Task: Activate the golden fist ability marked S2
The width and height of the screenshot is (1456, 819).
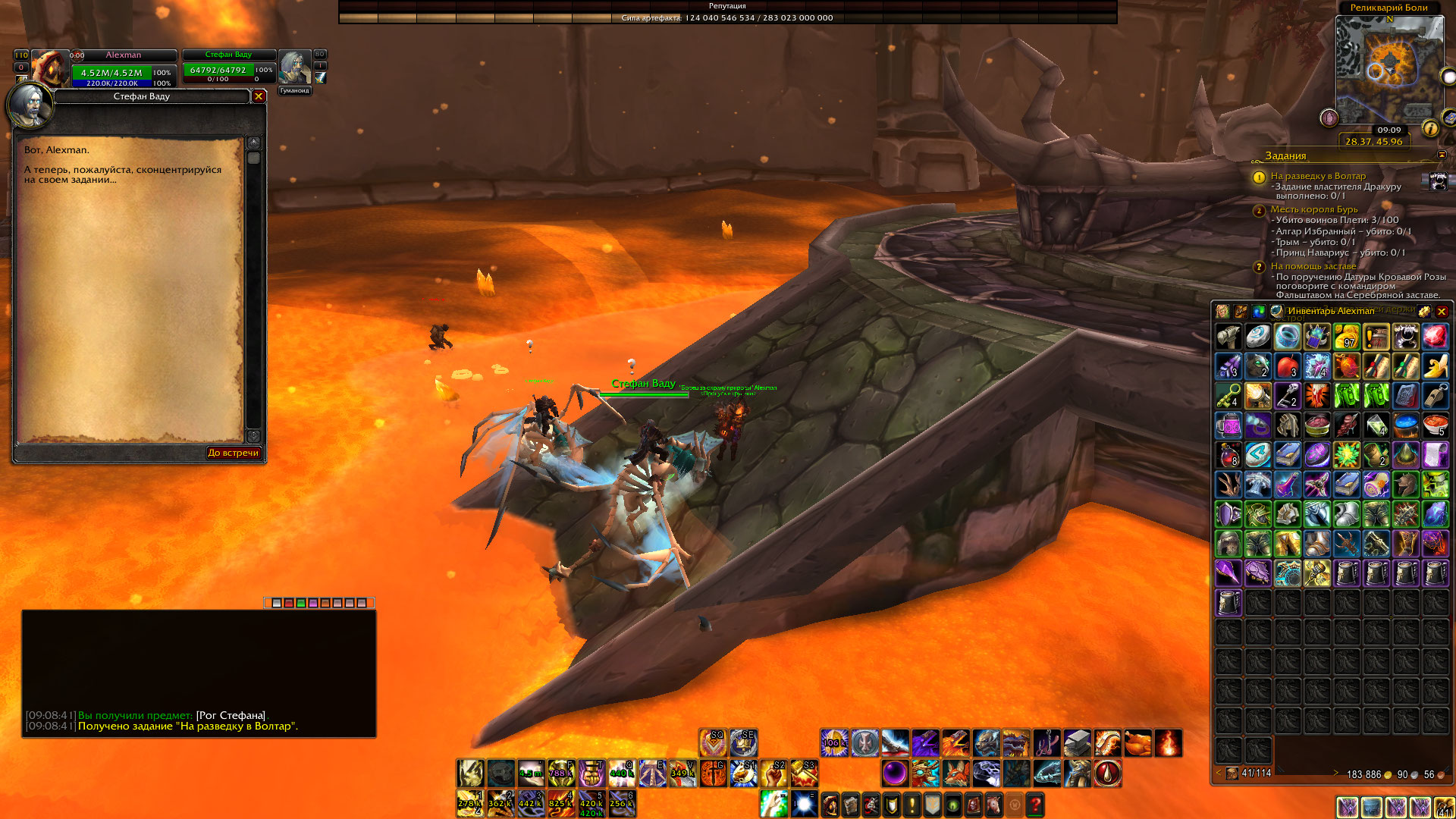Action: [773, 773]
